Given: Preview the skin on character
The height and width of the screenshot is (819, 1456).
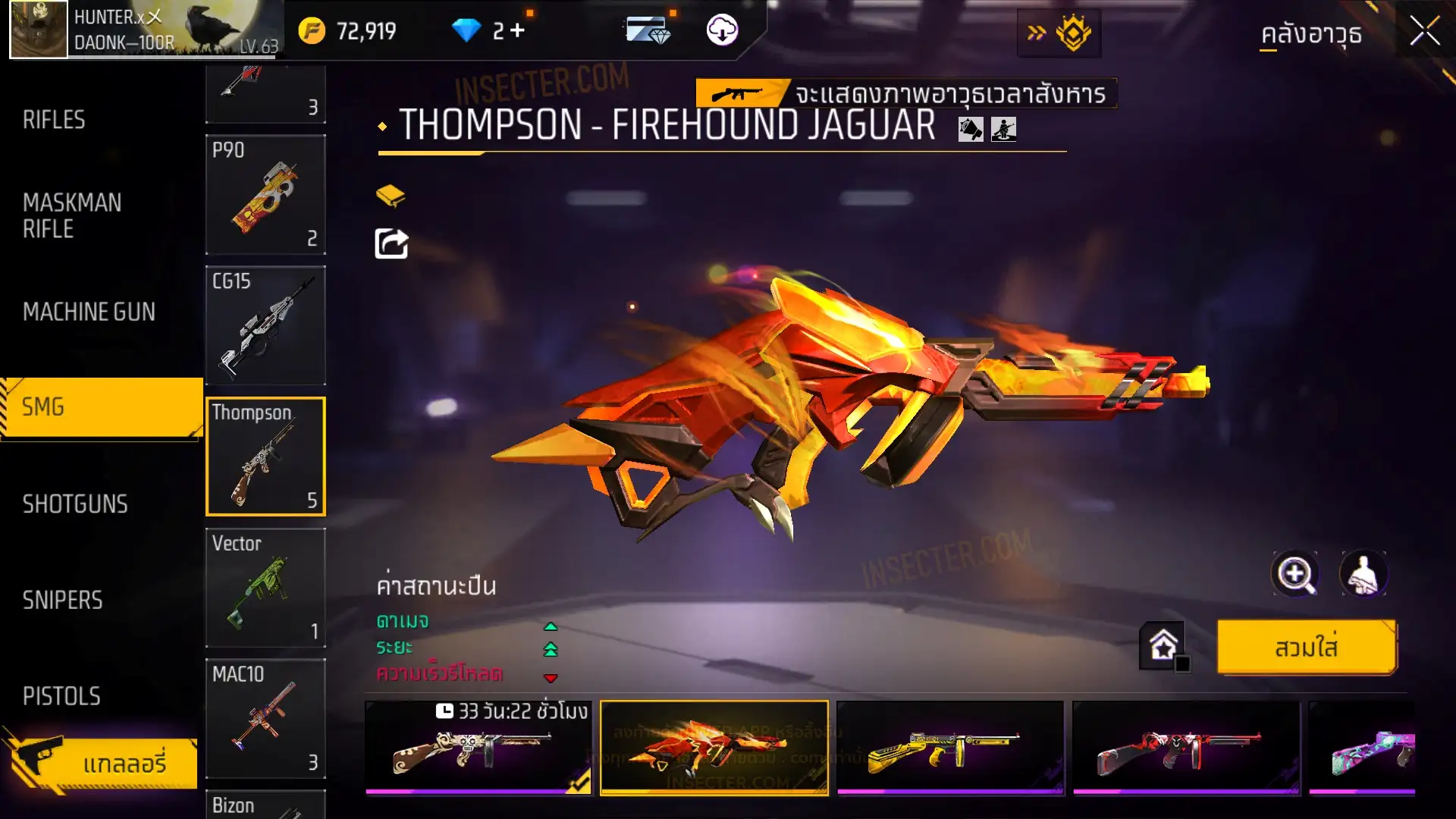Looking at the screenshot, I should pos(1363,574).
